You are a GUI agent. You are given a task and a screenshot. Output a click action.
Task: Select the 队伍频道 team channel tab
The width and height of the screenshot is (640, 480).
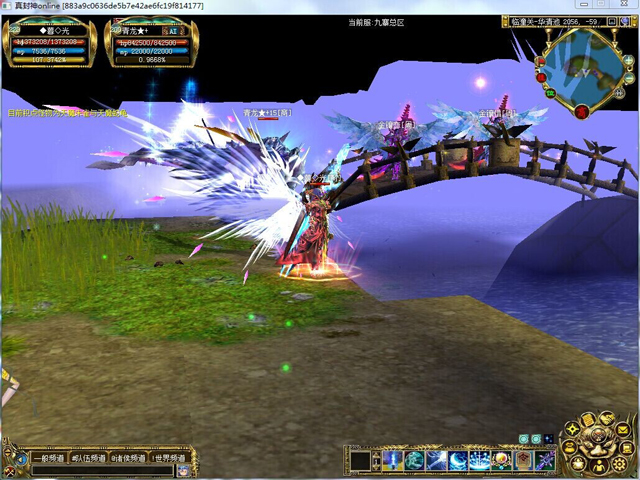91,458
